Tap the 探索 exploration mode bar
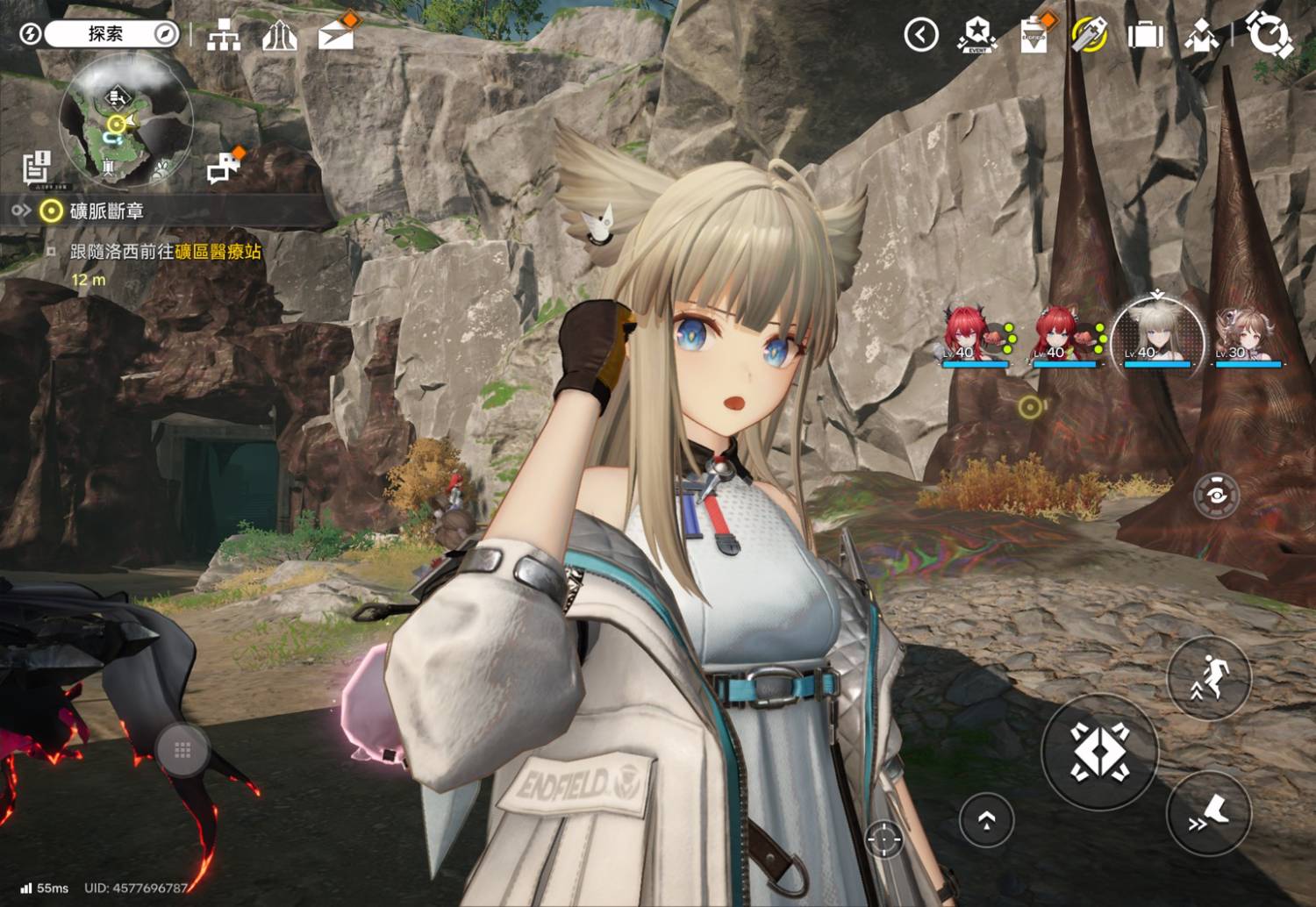 [105, 34]
